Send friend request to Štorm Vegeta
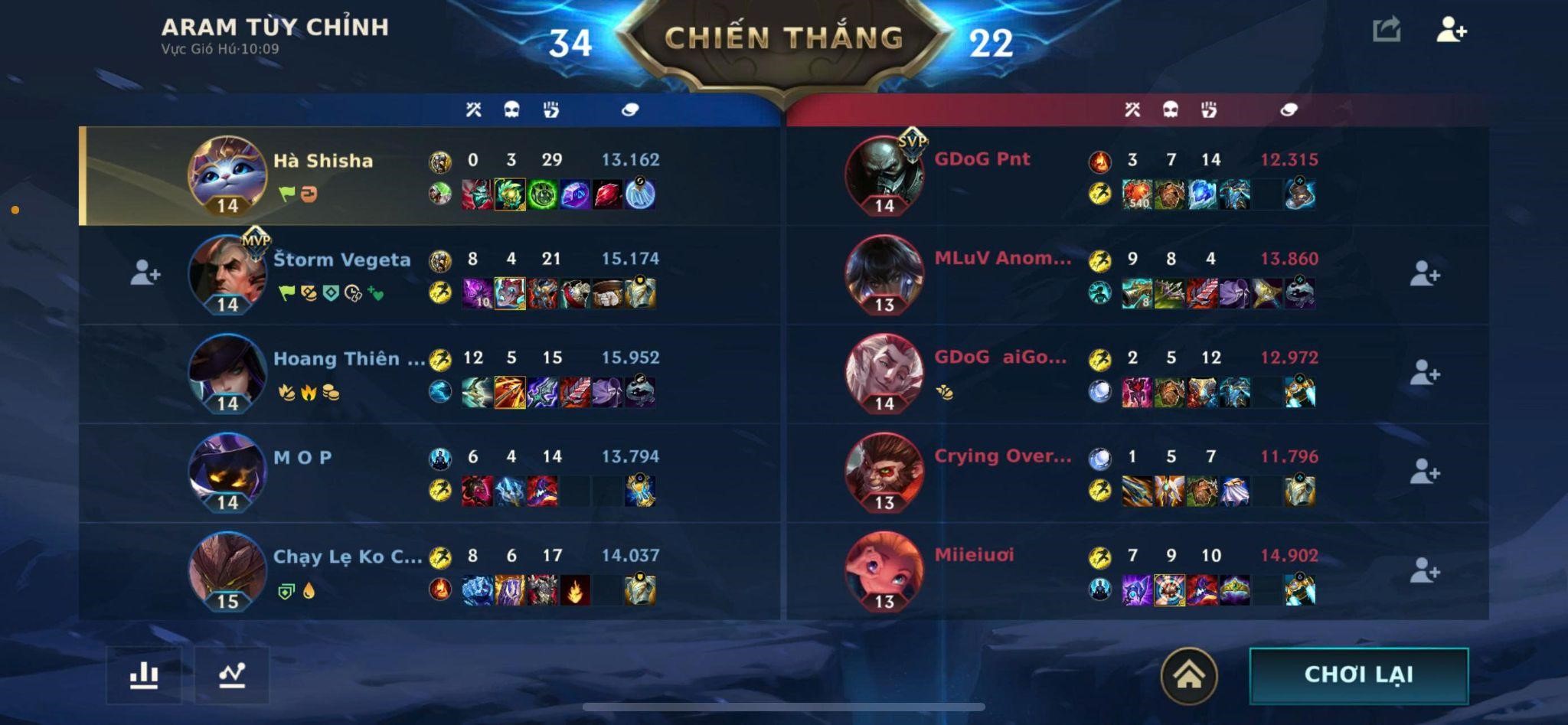This screenshot has height=725, width=1568. pos(145,273)
